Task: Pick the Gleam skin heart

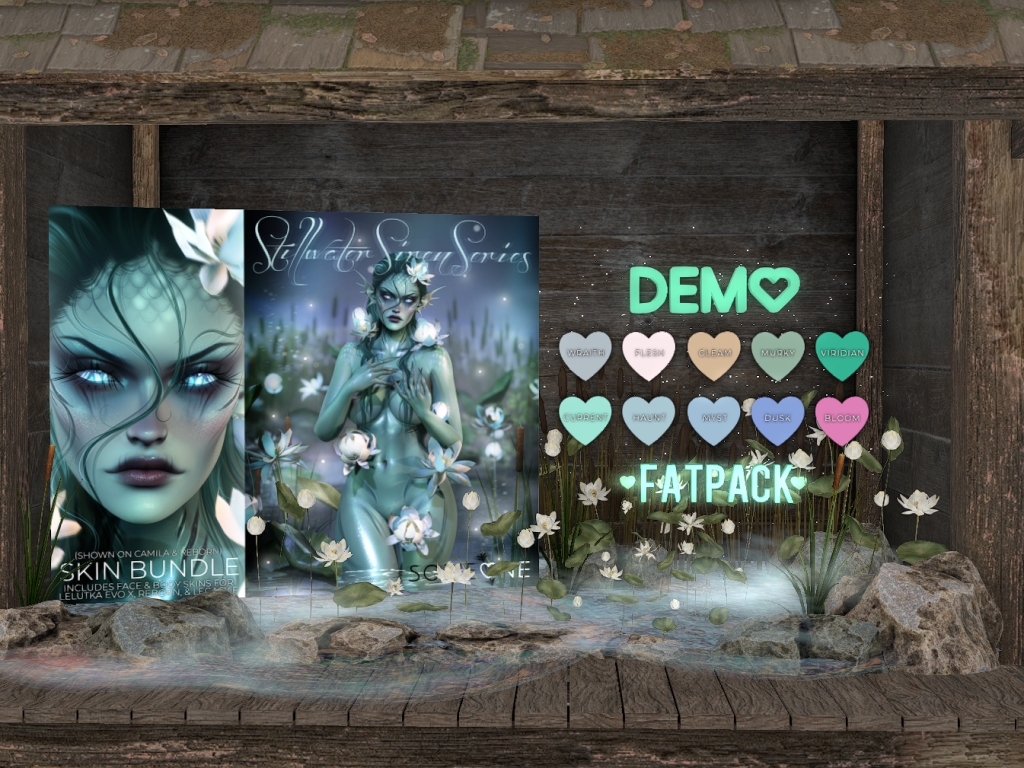Action: coord(713,355)
